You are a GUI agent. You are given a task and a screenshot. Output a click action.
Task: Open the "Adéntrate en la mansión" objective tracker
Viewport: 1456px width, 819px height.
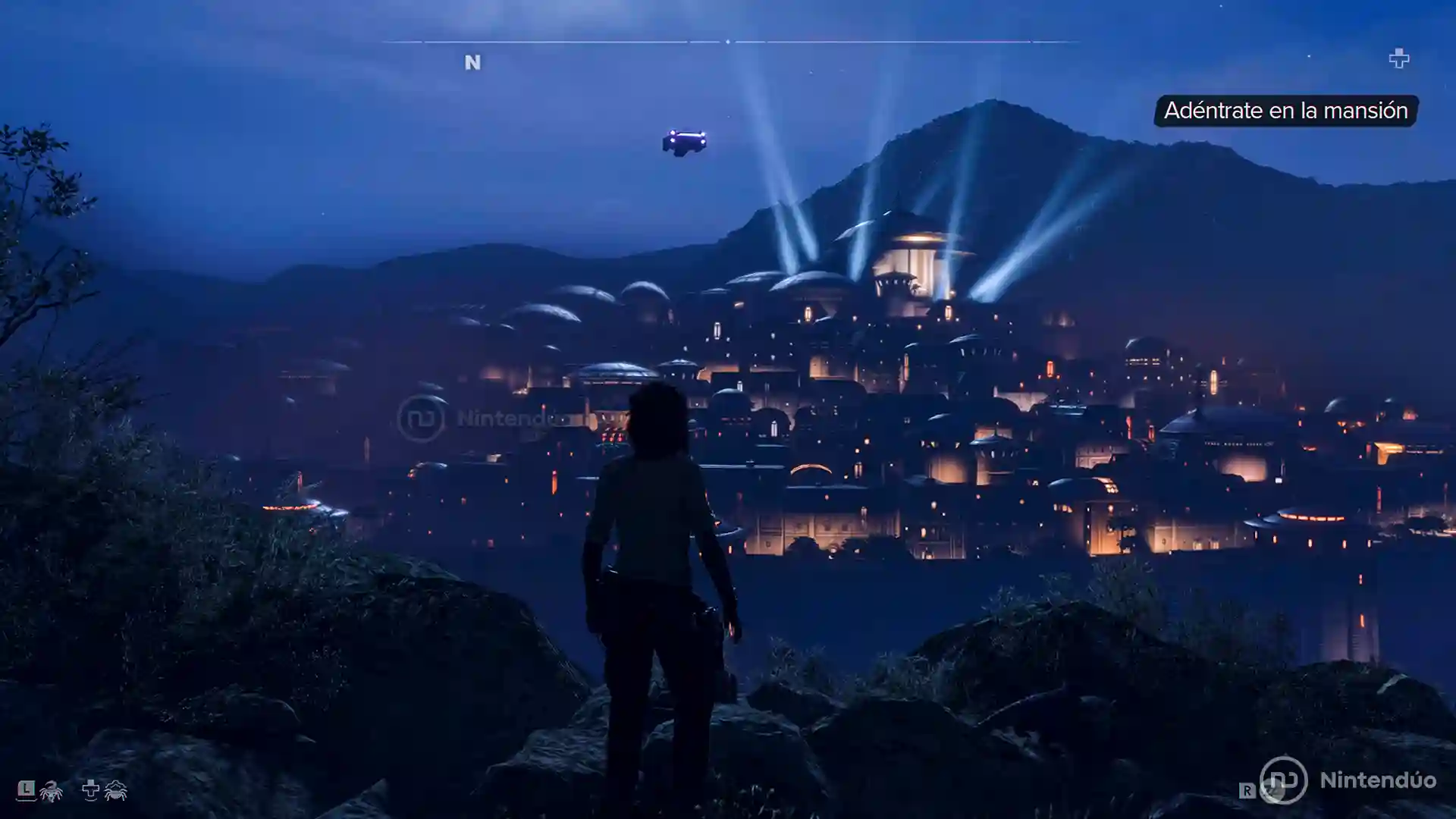[x=1285, y=111]
